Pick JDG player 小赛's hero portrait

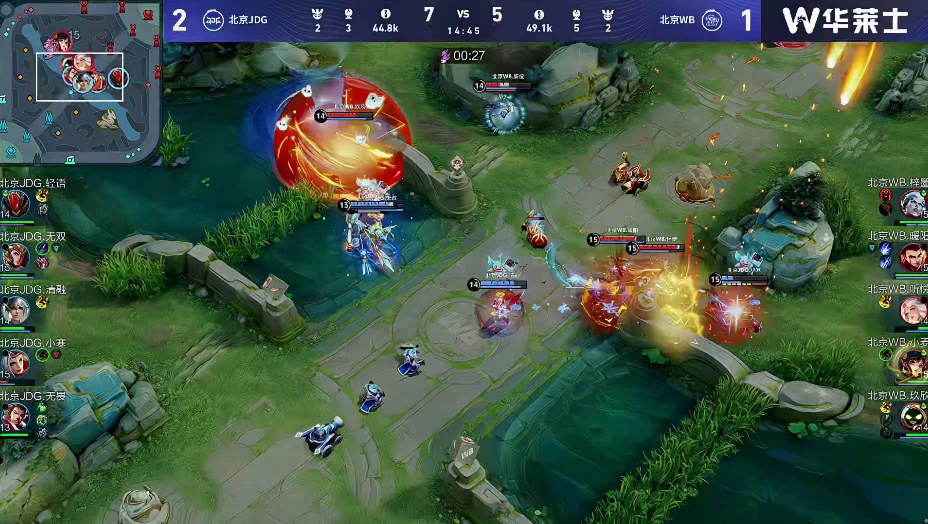click(x=14, y=363)
